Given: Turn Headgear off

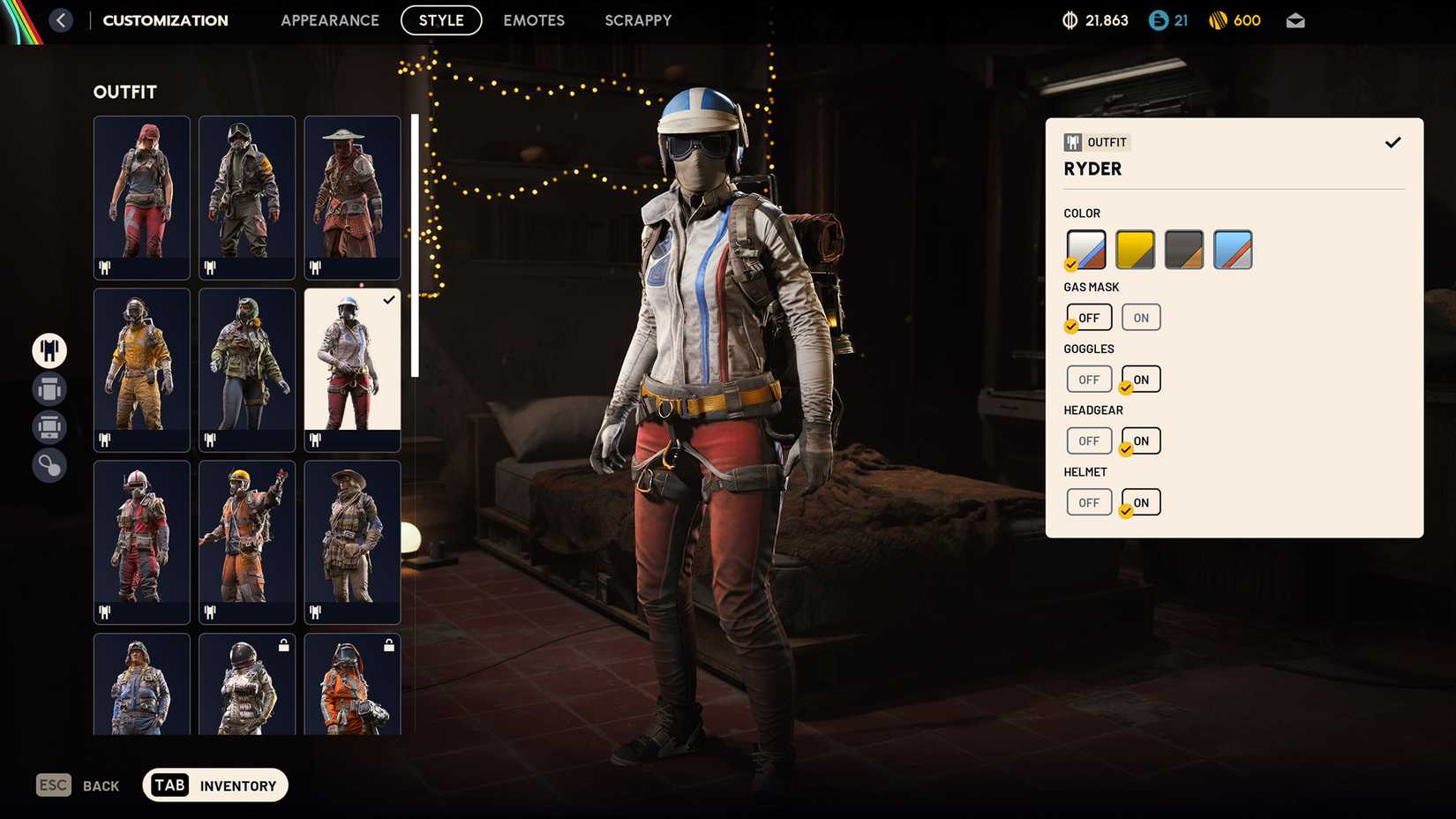Looking at the screenshot, I should (1089, 440).
